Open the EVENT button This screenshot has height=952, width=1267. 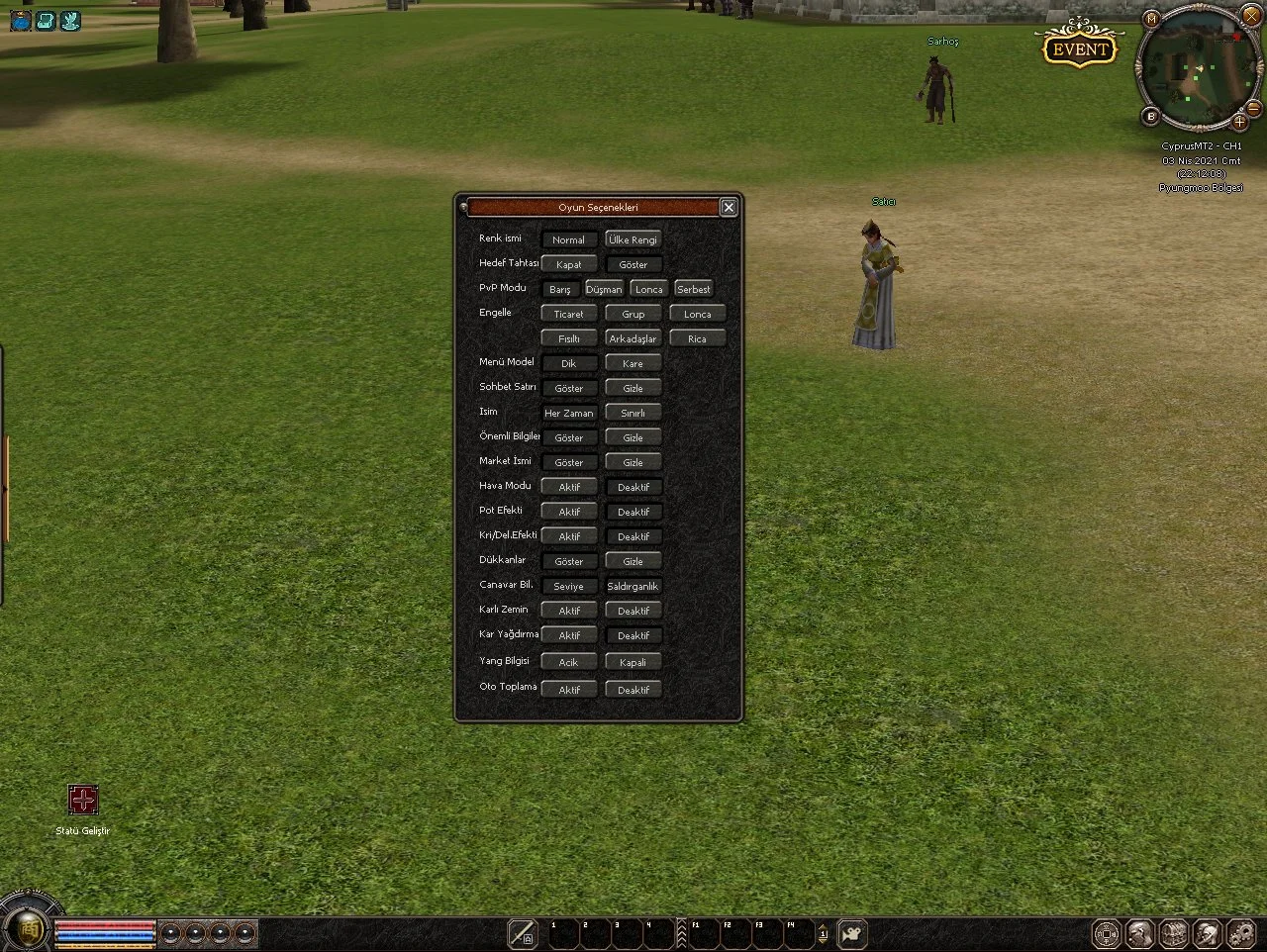[1079, 48]
